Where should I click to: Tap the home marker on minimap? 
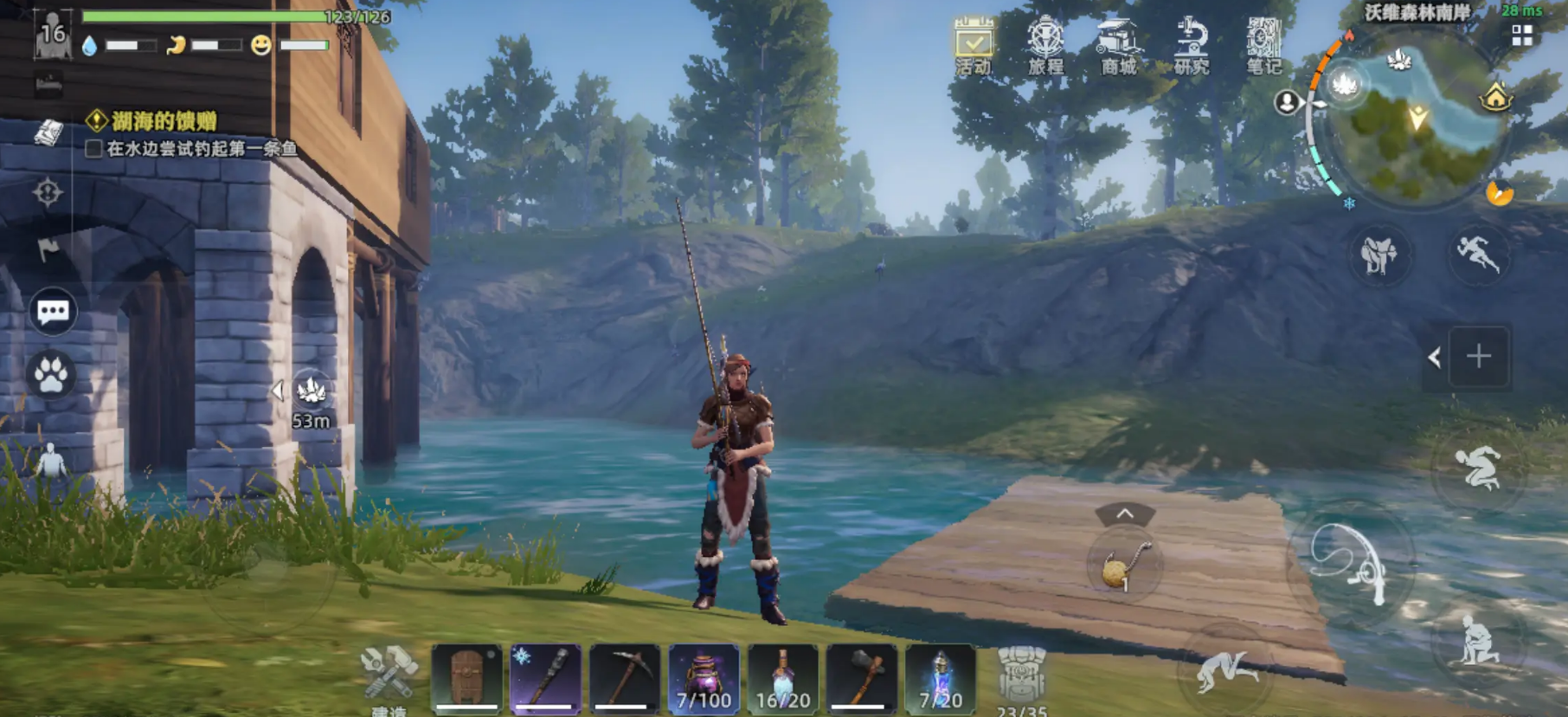[1495, 98]
